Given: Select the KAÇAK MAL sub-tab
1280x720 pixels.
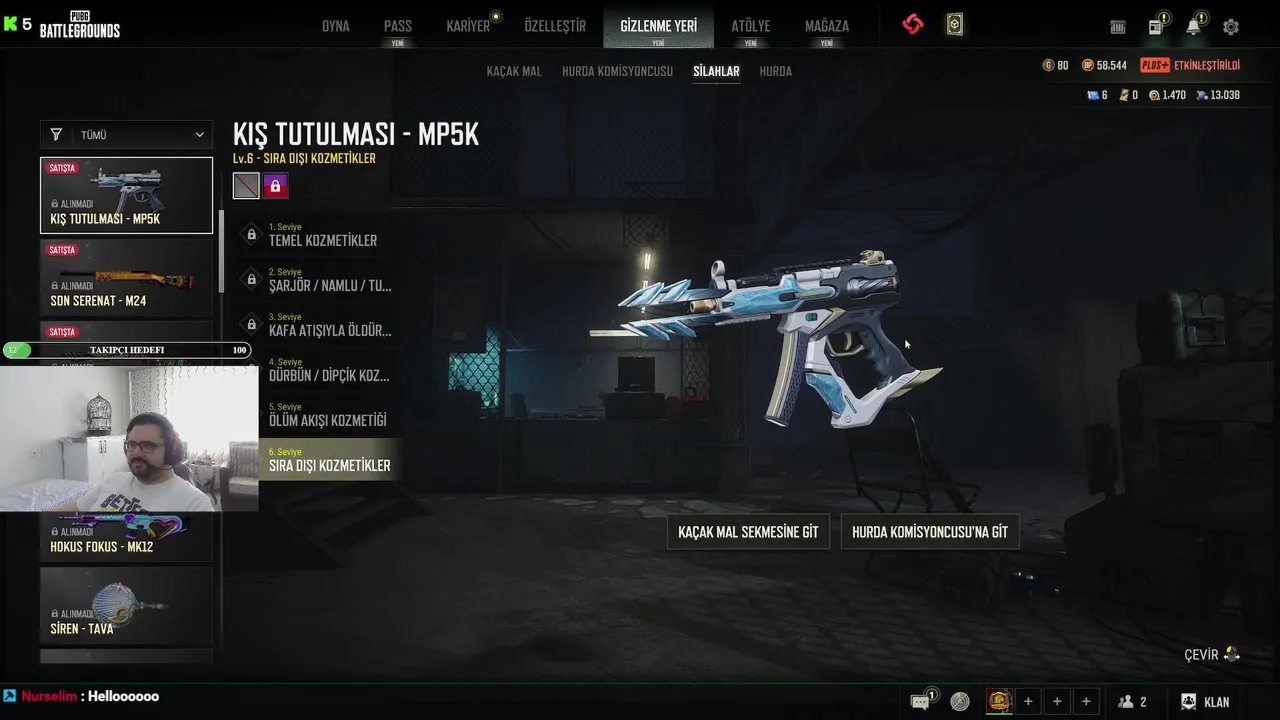Looking at the screenshot, I should (x=514, y=71).
